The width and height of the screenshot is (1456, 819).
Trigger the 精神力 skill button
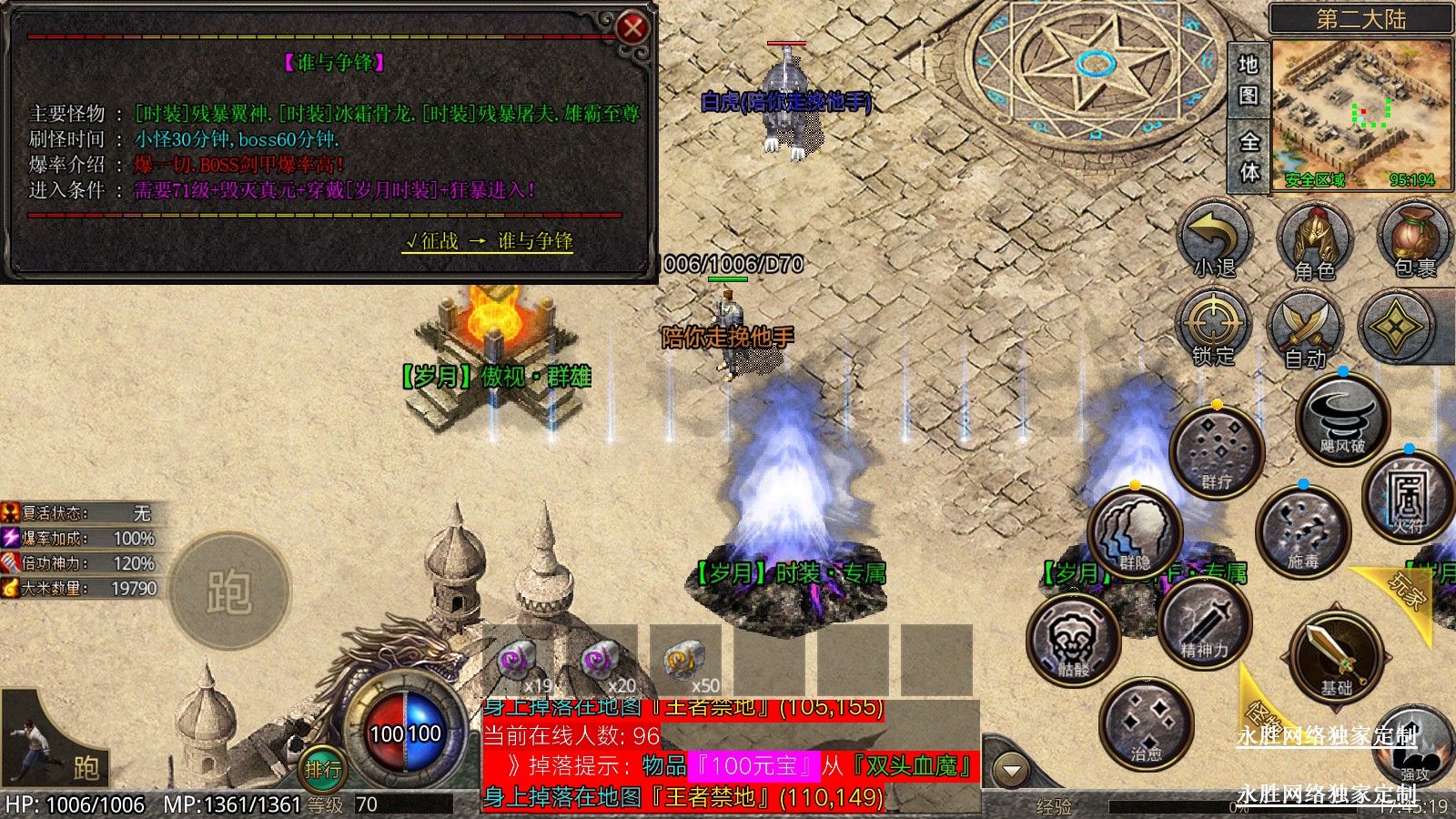click(x=1204, y=622)
